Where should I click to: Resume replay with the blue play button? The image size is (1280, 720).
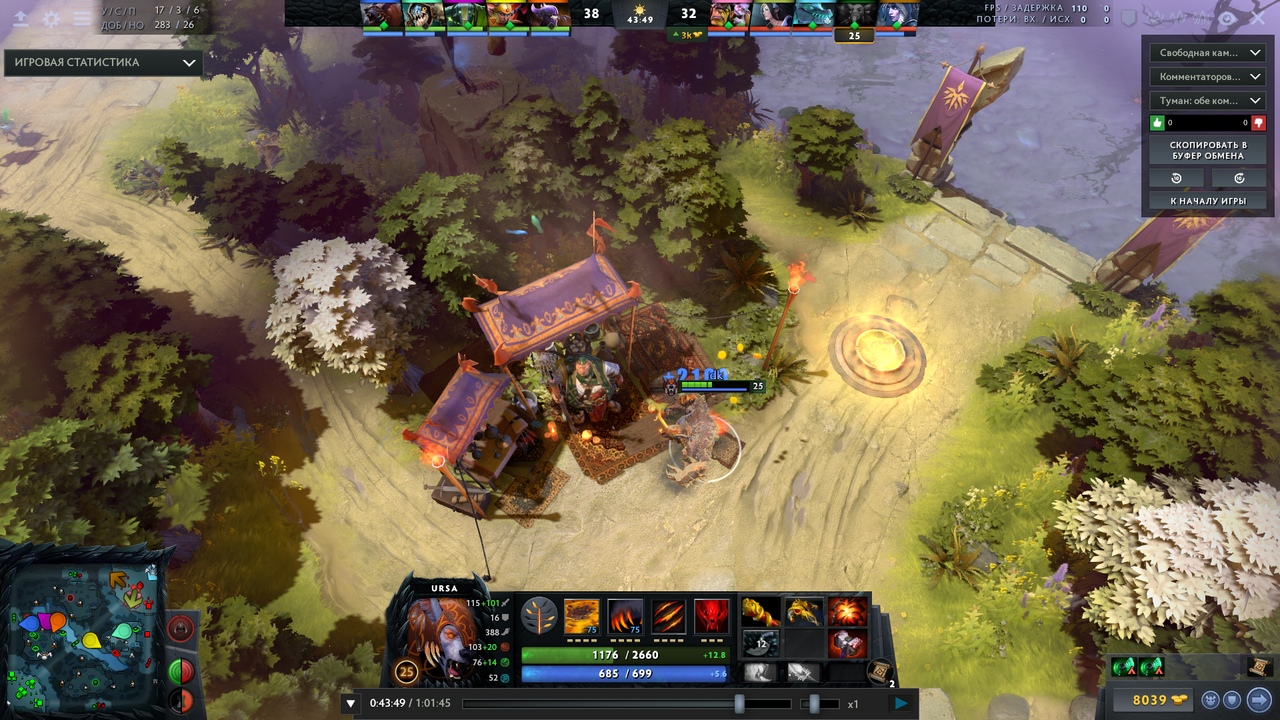(901, 703)
